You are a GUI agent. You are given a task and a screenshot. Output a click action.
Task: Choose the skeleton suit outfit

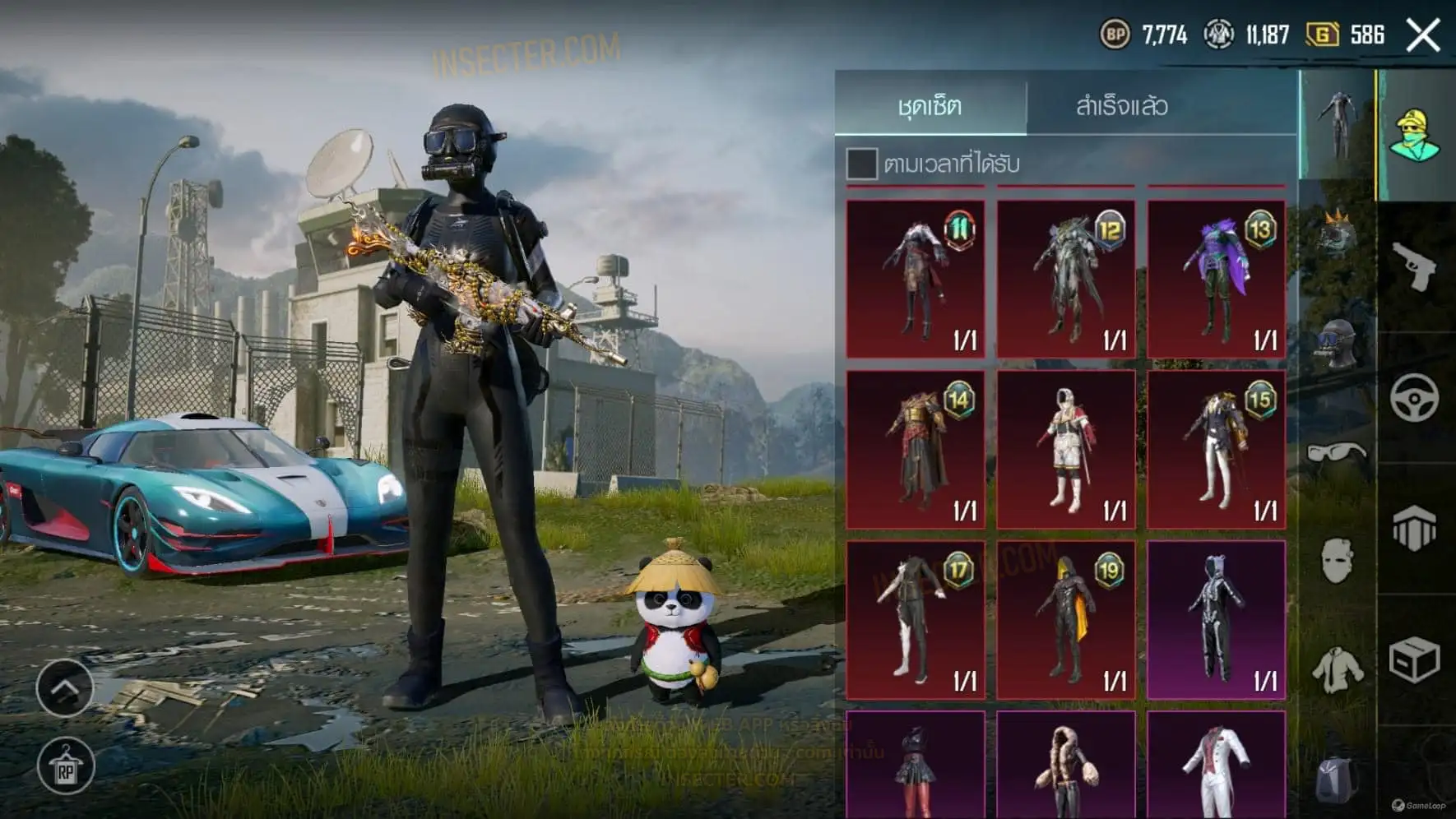tap(1216, 620)
